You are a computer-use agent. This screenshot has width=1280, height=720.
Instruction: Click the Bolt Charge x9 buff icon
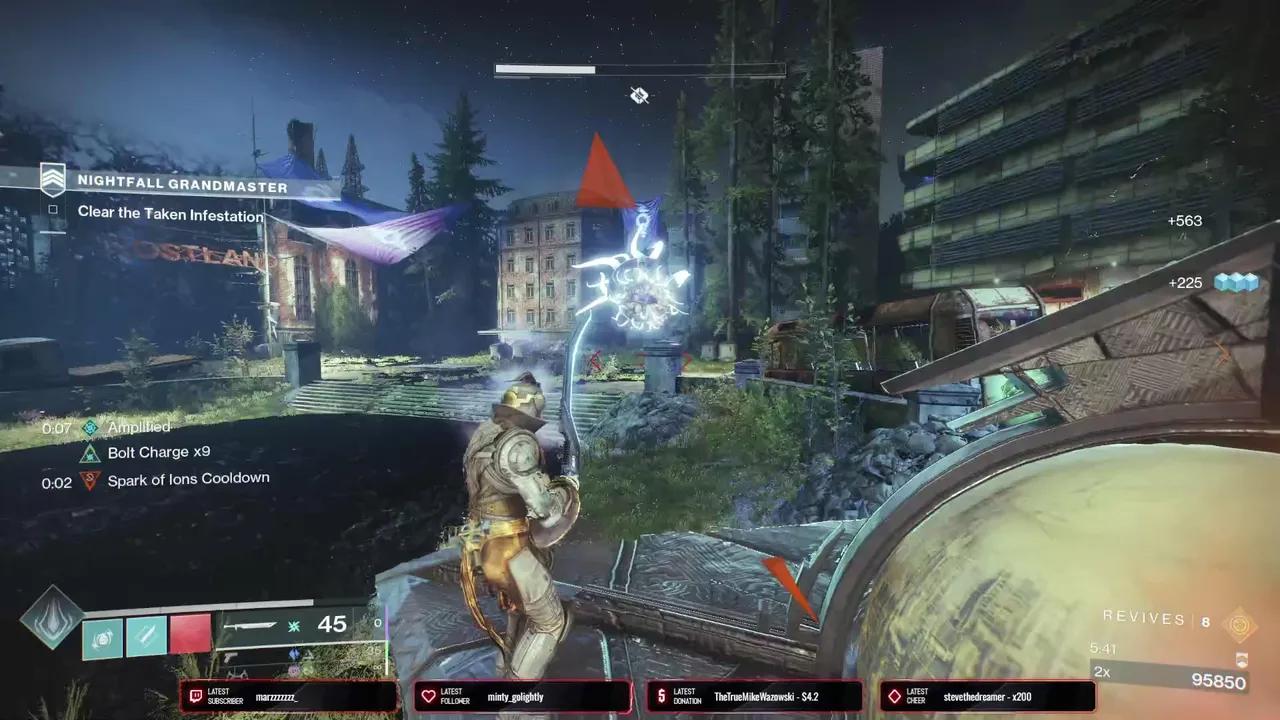91,453
